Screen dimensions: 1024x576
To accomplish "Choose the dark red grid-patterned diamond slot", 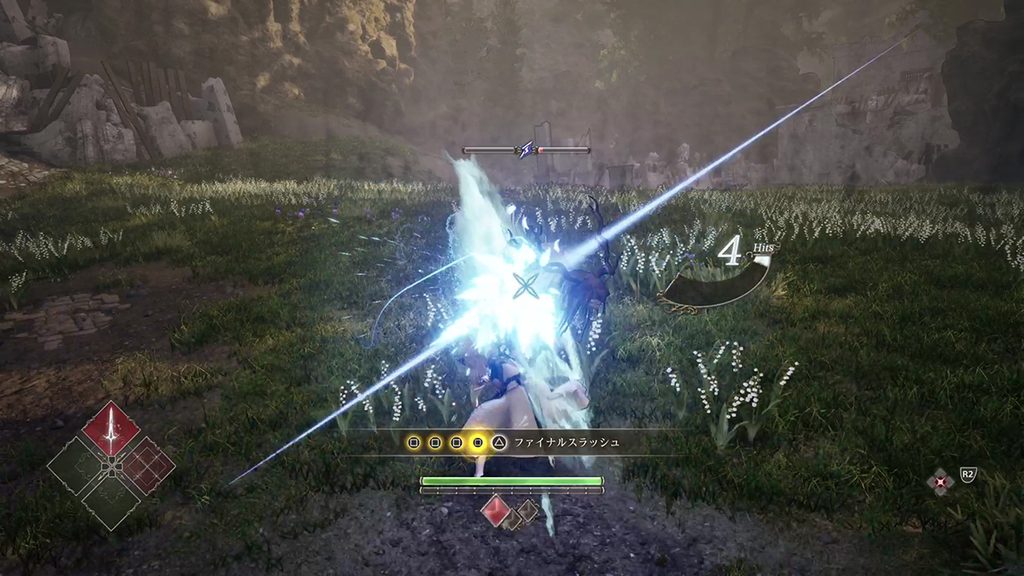I will tap(147, 465).
